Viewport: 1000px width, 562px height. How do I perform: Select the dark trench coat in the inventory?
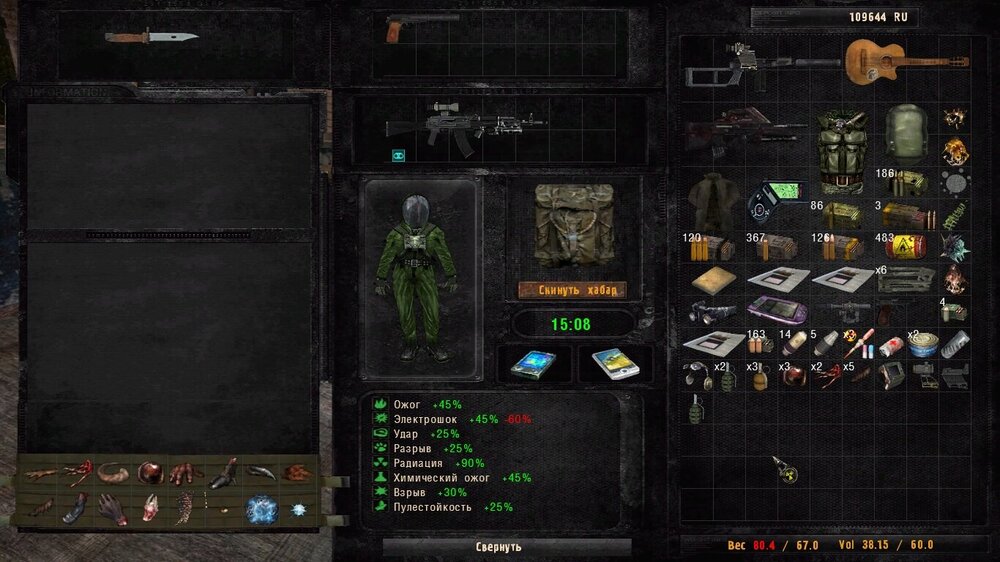(x=713, y=198)
